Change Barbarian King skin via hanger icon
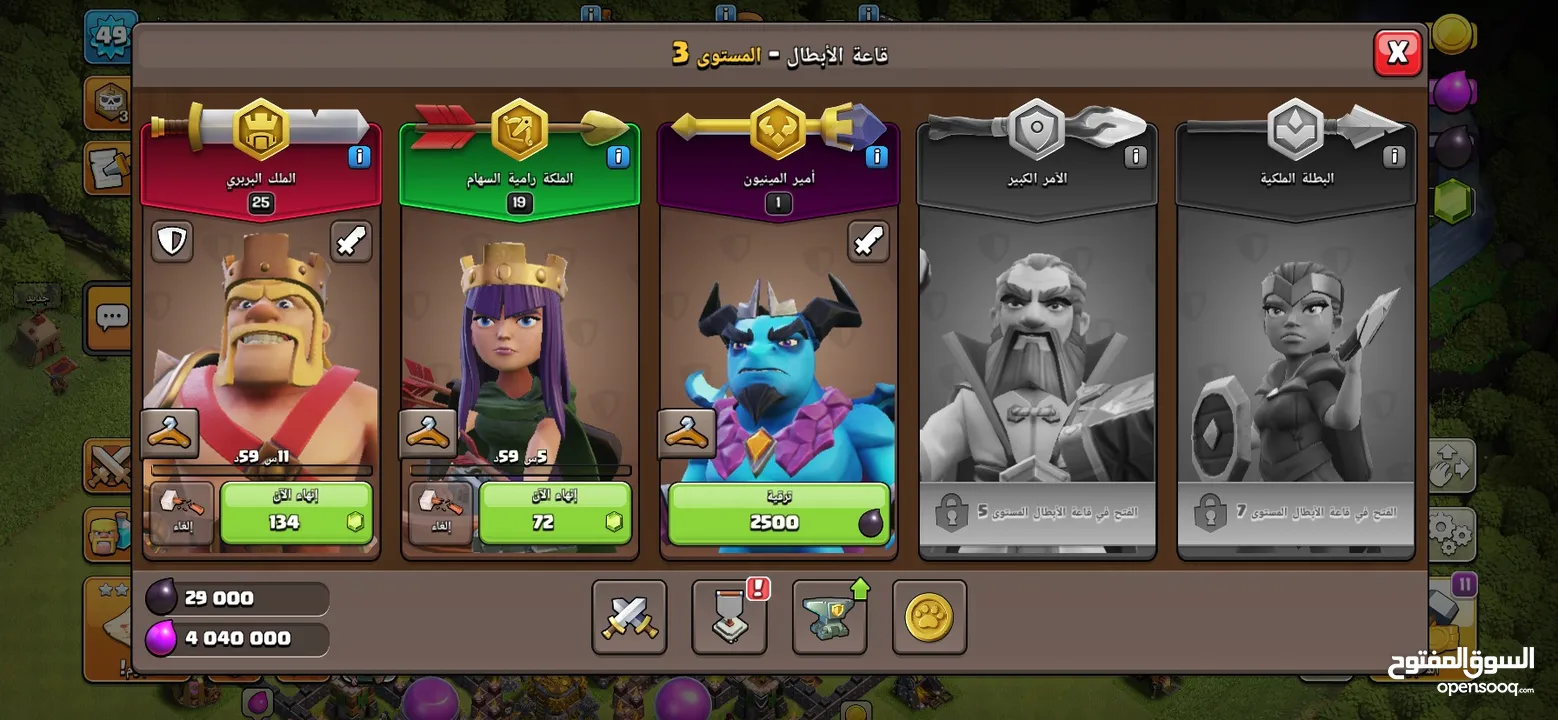This screenshot has height=720, width=1558. (x=169, y=433)
